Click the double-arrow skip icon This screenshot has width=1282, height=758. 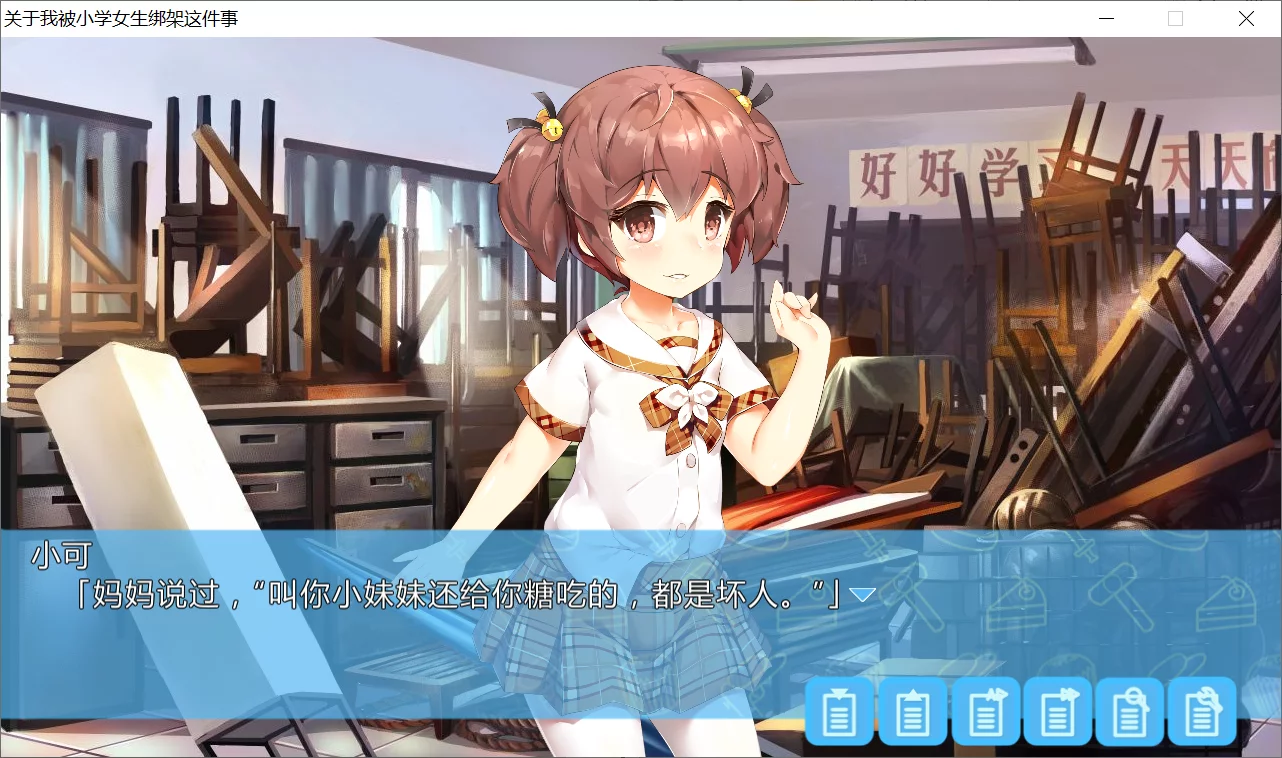[1058, 713]
